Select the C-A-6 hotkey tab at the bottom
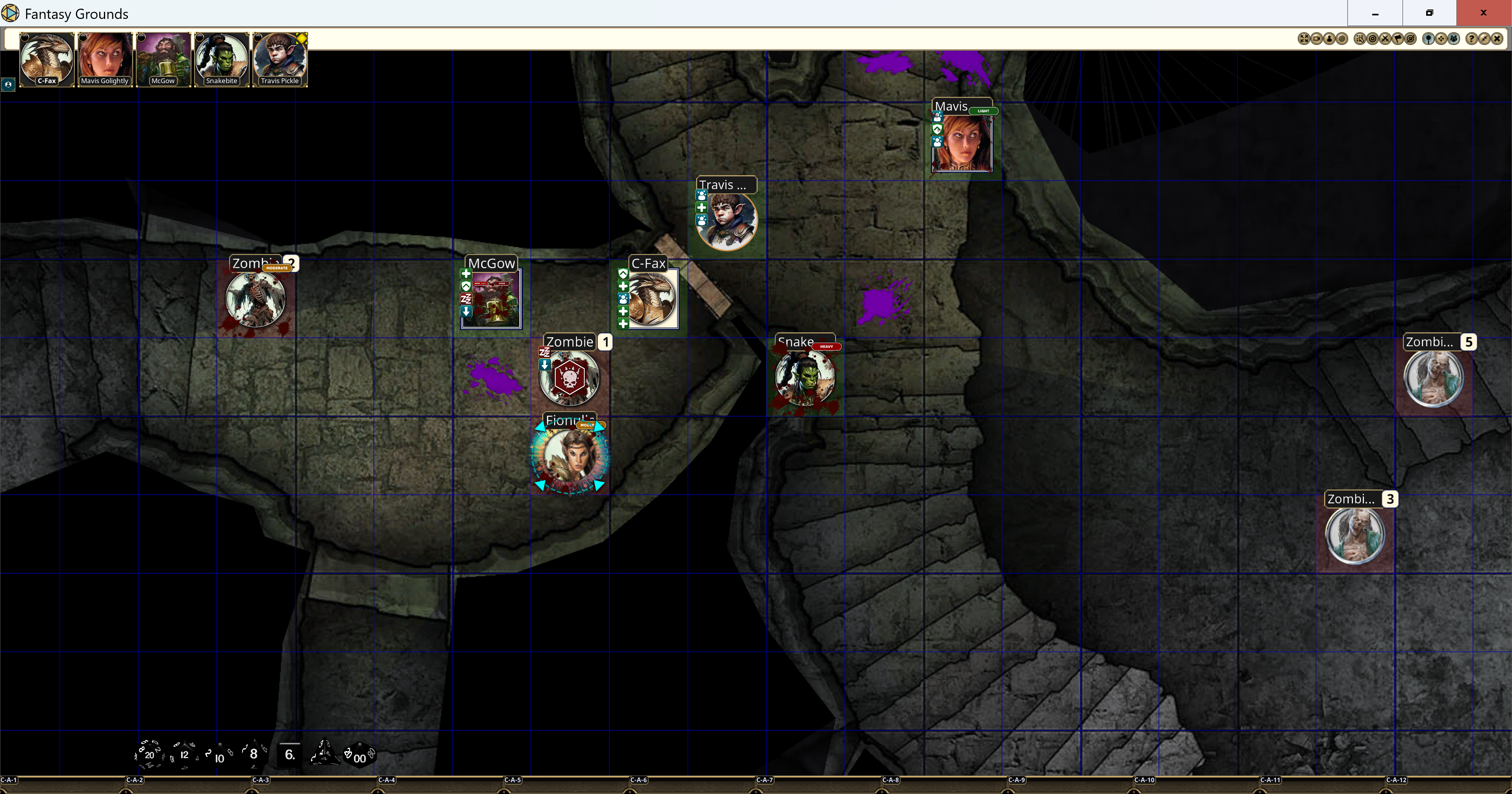1512x794 pixels. [x=639, y=780]
